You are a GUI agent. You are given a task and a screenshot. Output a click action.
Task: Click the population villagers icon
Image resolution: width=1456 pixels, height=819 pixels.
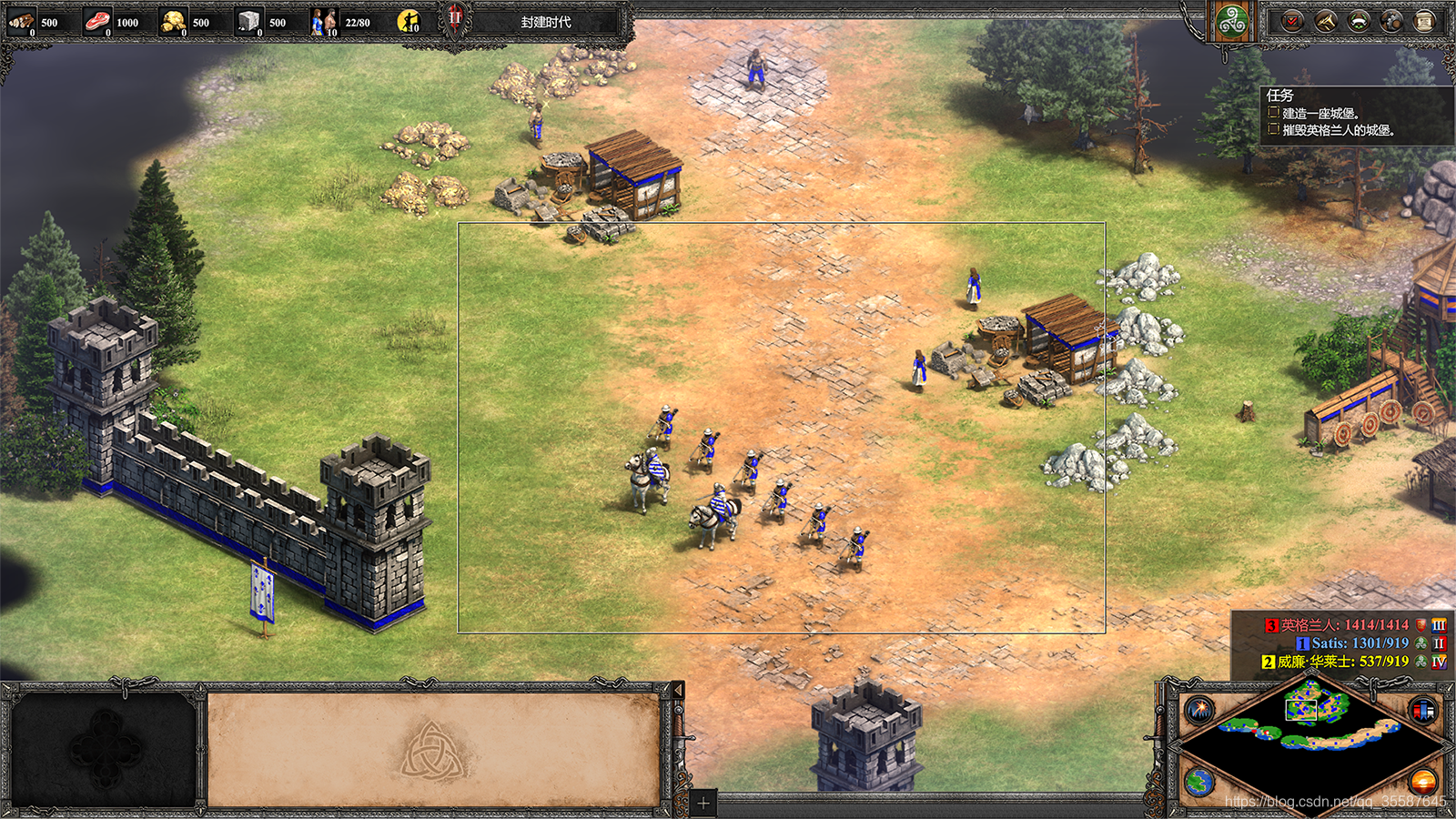tap(324, 21)
